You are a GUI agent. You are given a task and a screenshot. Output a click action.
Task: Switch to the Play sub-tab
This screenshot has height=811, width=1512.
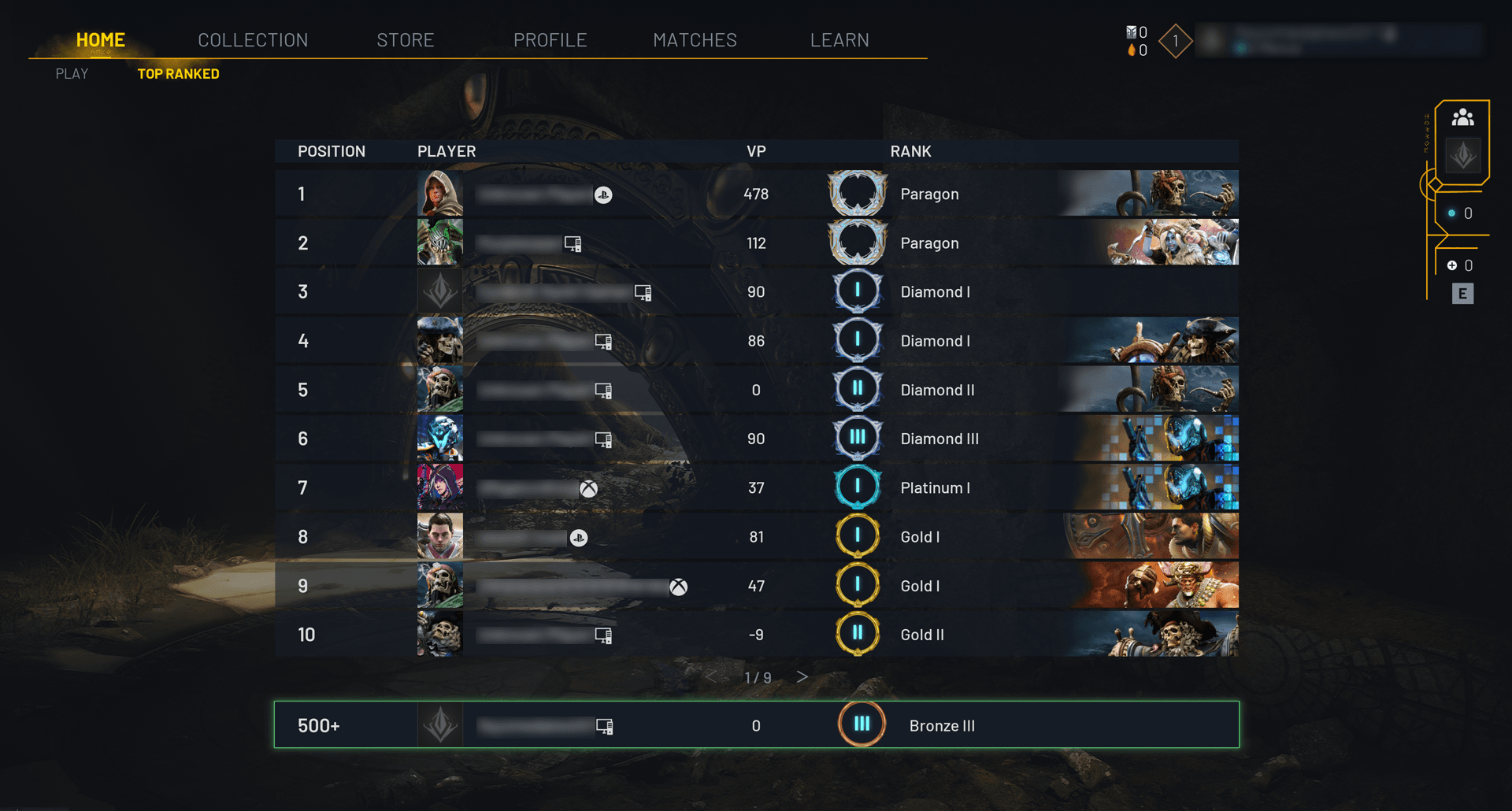[72, 74]
